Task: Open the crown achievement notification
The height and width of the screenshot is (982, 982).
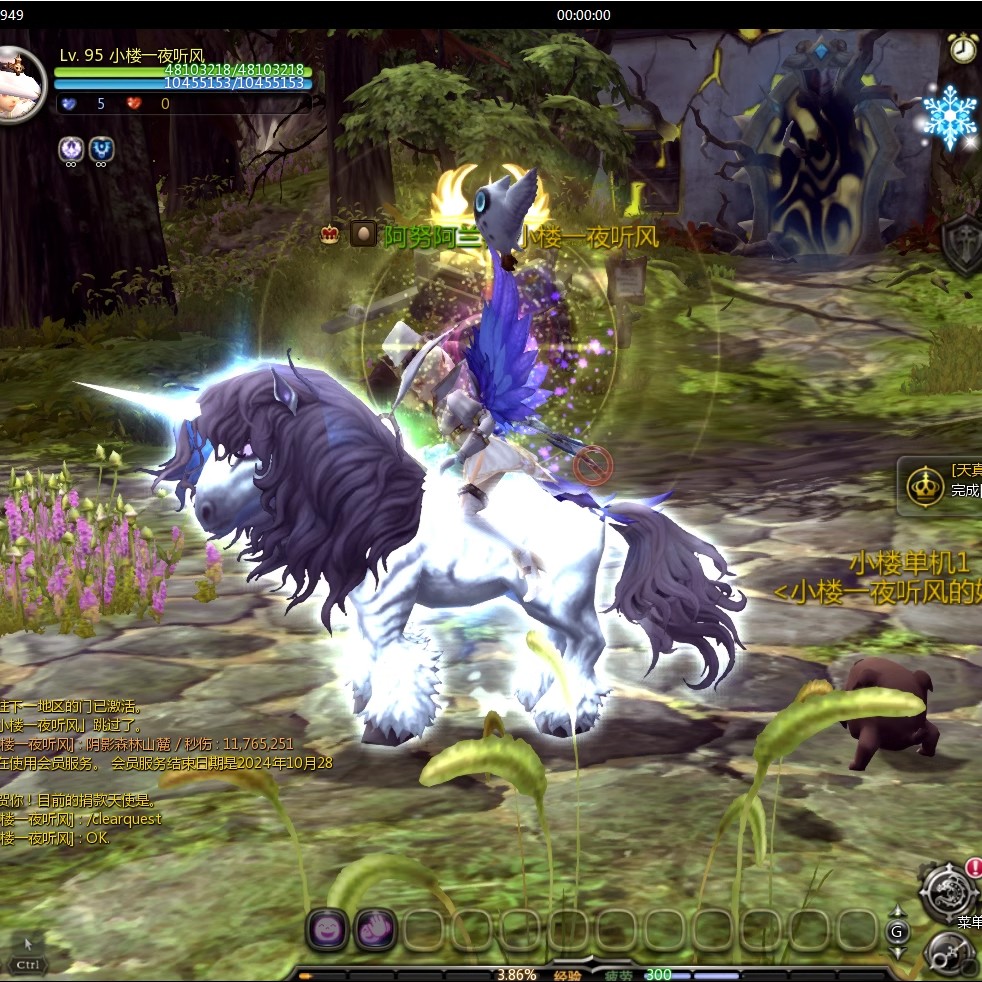Action: (926, 486)
